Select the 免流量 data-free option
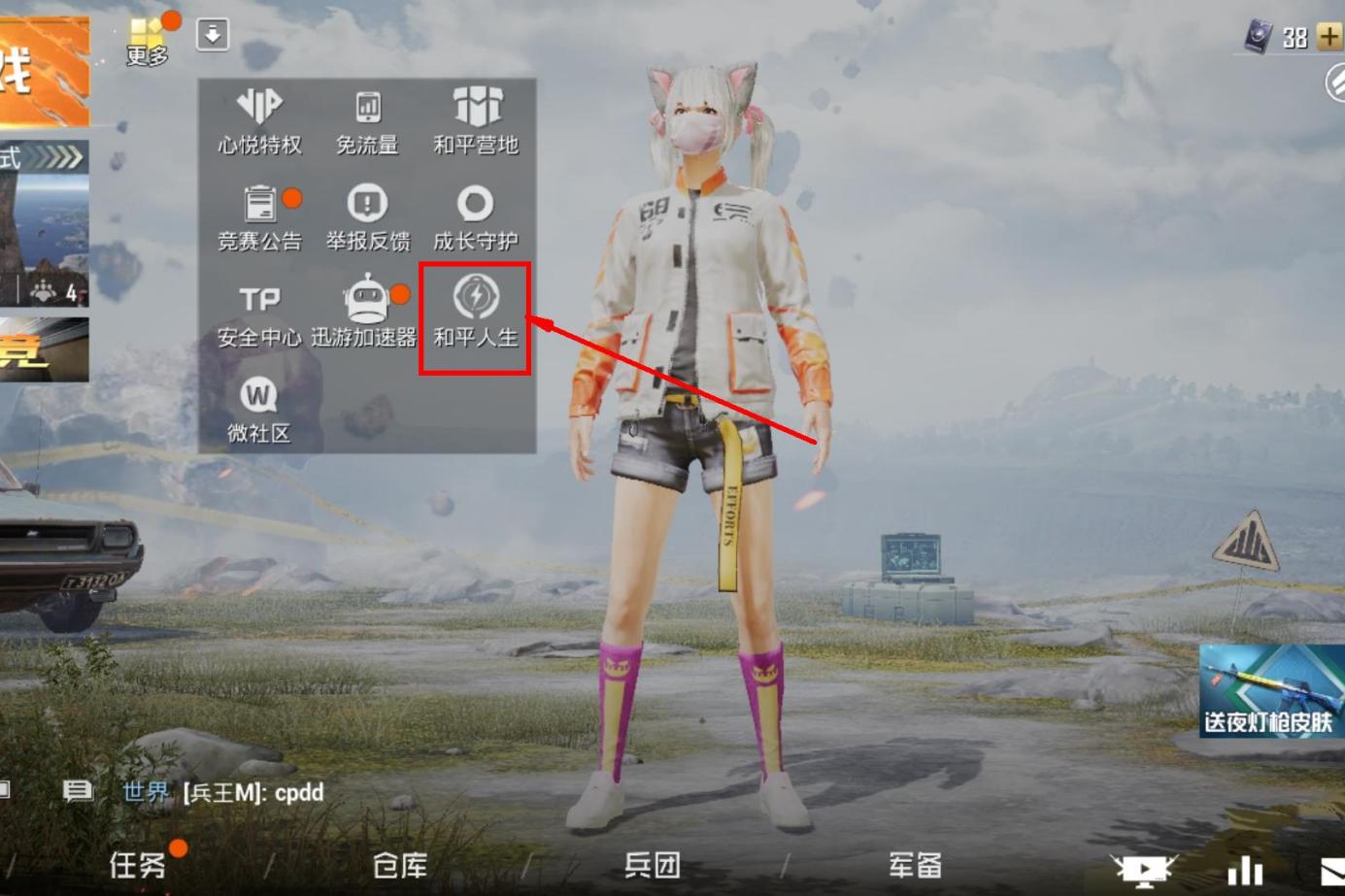The height and width of the screenshot is (896, 1345). 367,121
